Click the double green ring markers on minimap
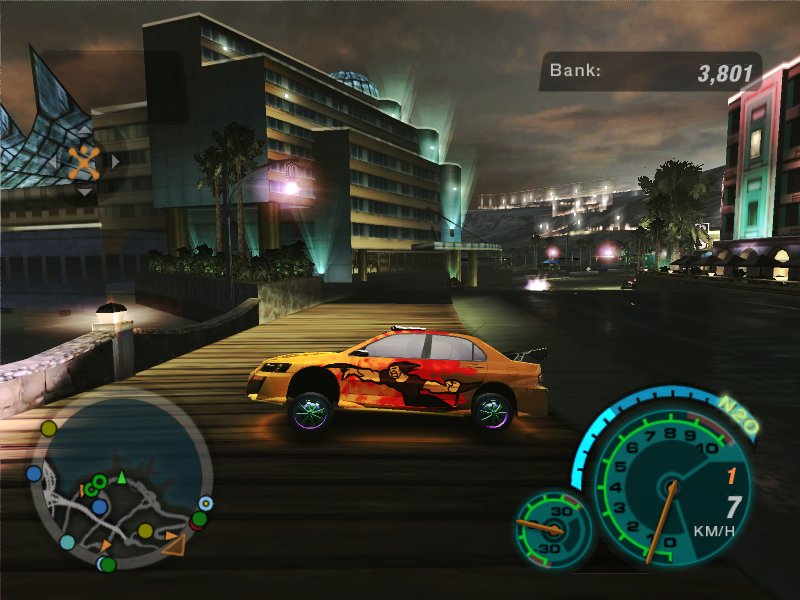The width and height of the screenshot is (800, 600). tap(96, 484)
